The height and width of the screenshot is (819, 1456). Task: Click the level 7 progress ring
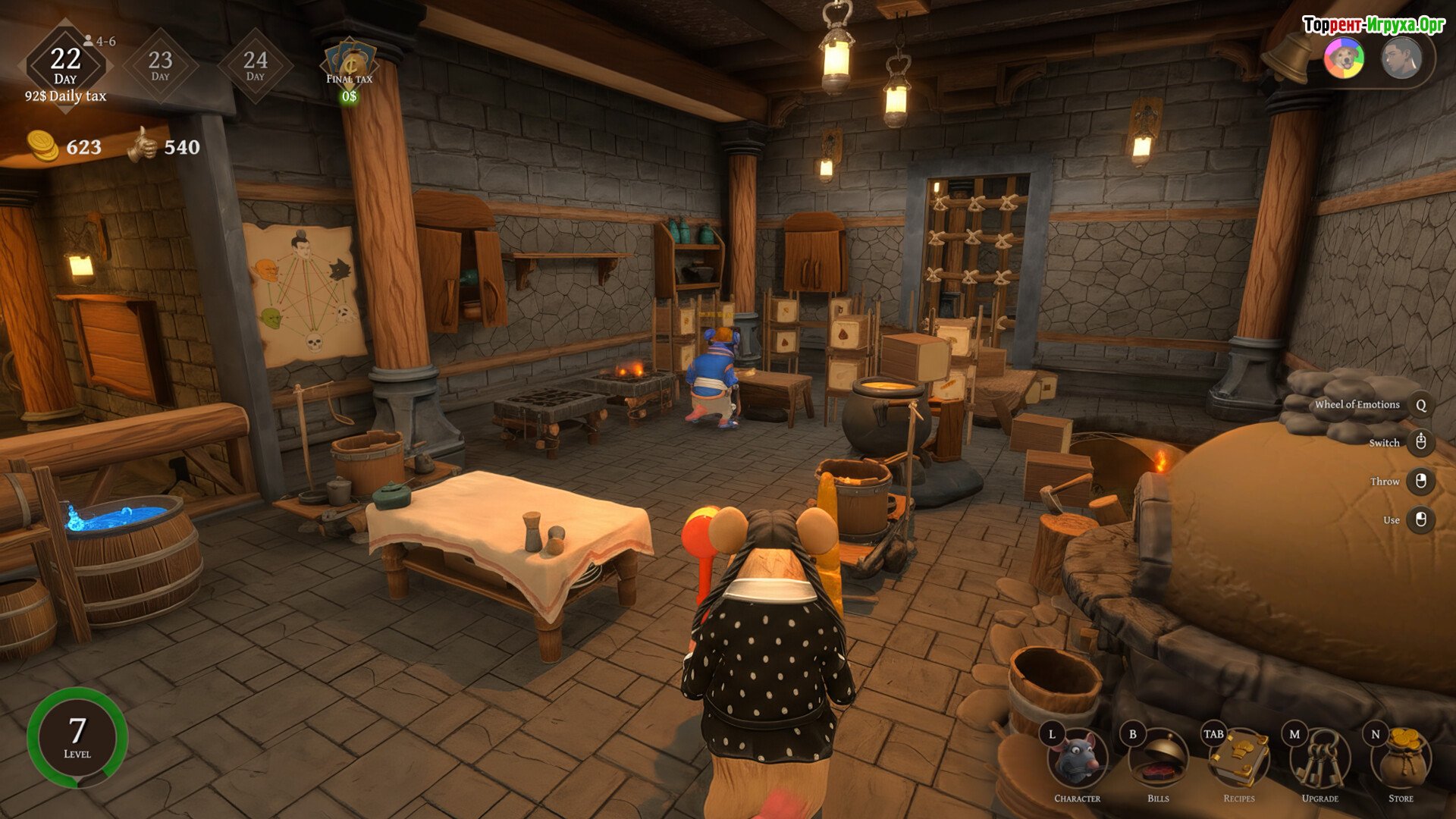(x=77, y=737)
